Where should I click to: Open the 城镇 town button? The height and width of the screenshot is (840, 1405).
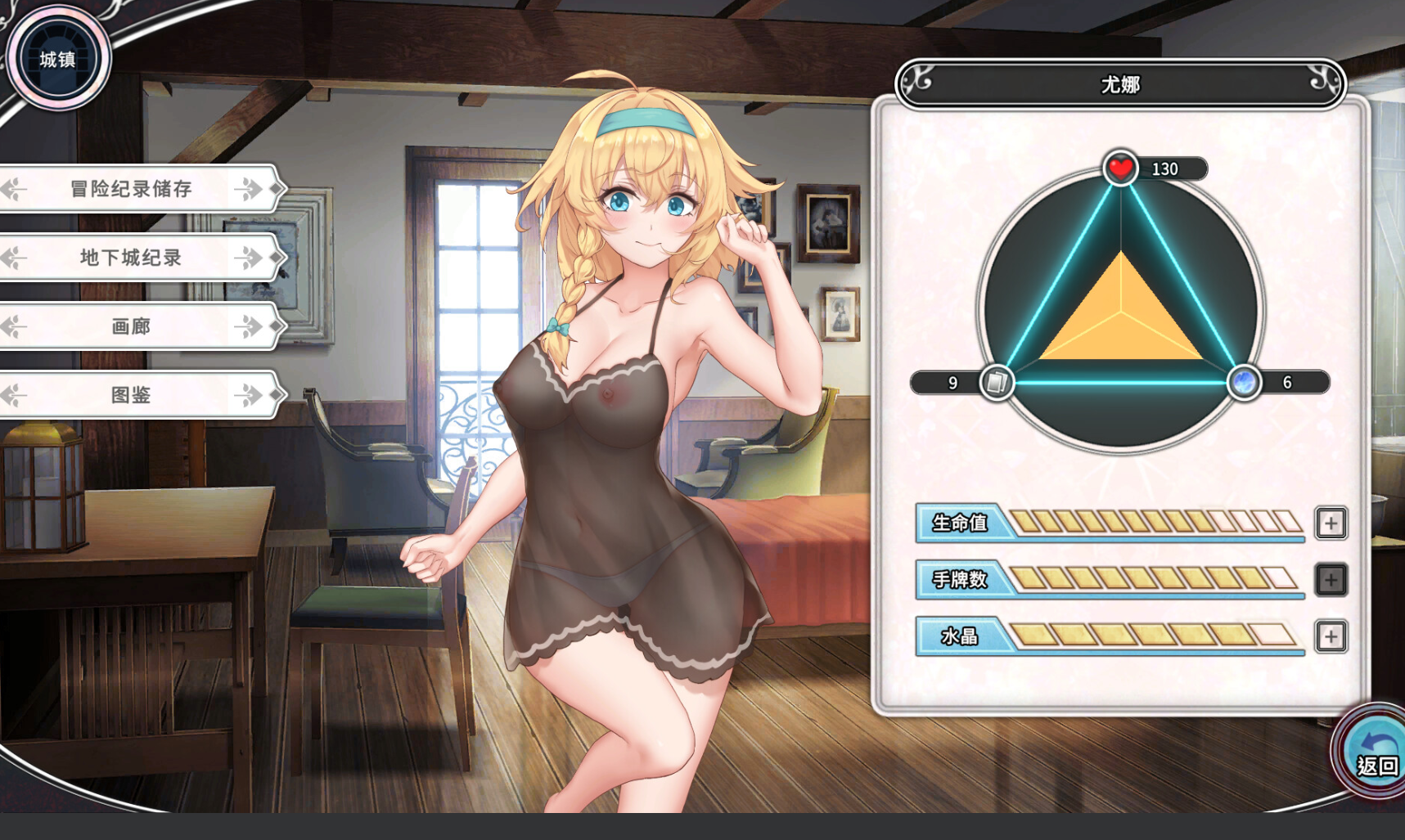click(x=57, y=59)
